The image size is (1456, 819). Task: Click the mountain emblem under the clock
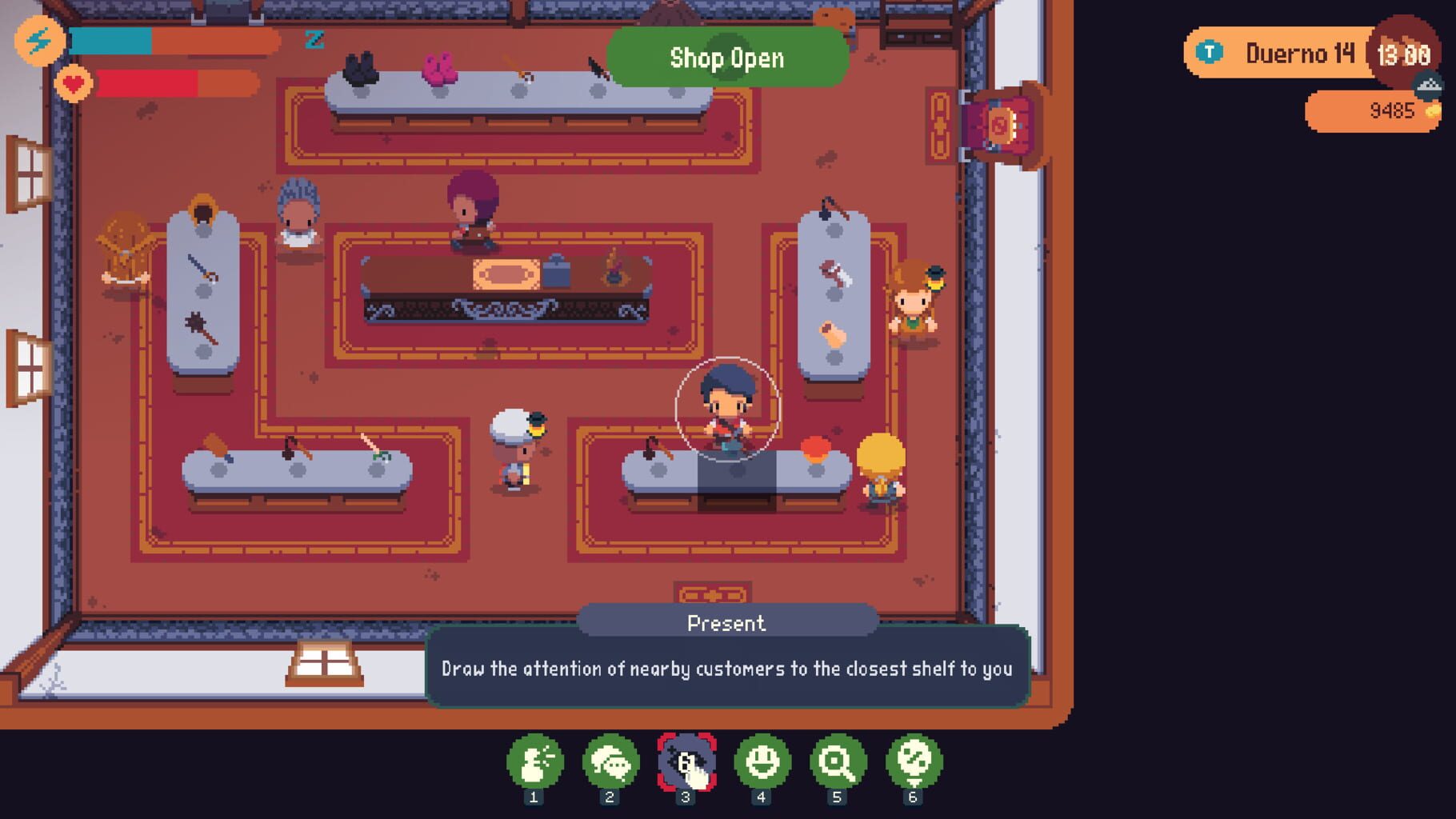coord(1428,82)
